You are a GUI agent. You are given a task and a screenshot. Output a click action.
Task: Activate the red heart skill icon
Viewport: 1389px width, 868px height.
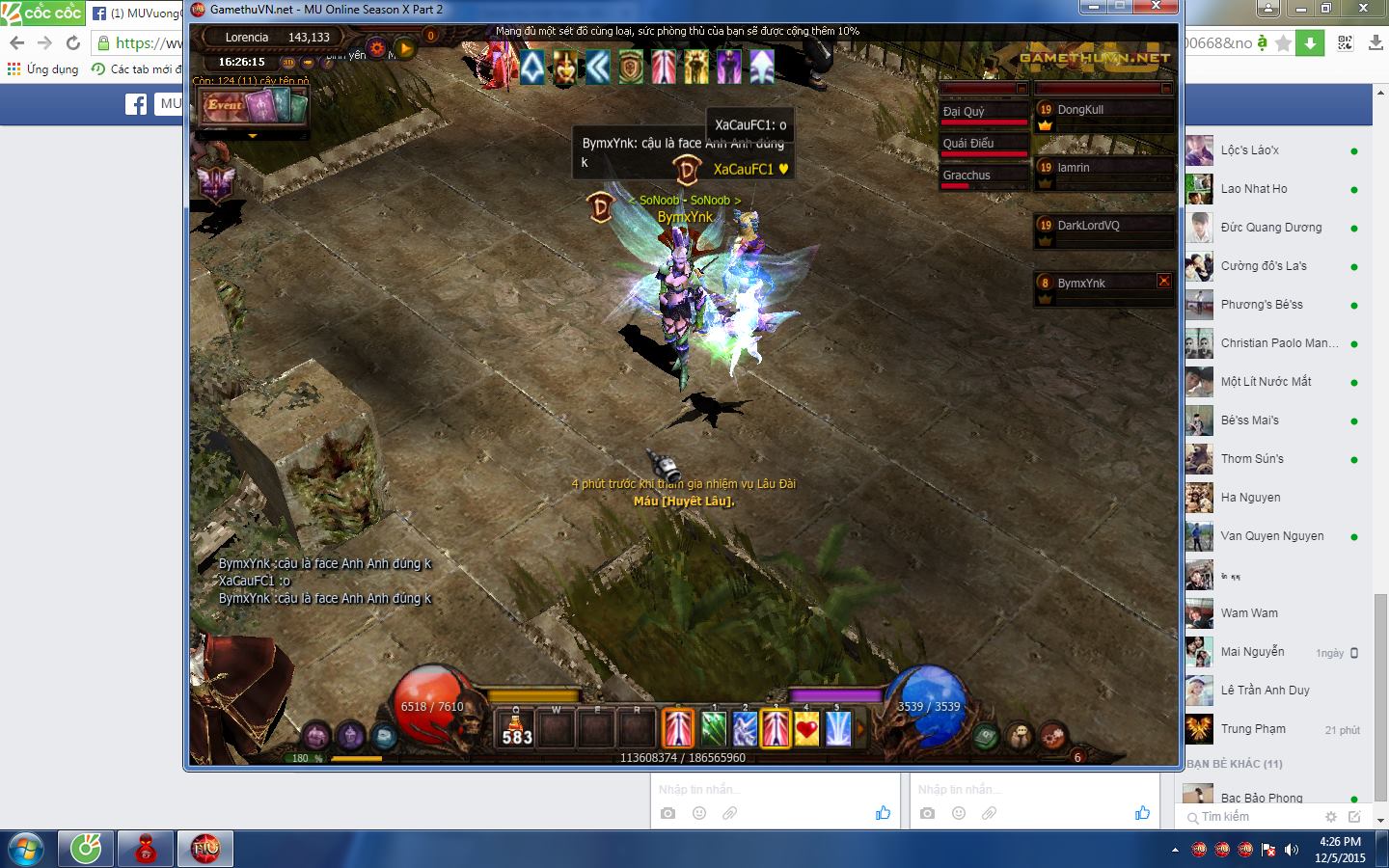(x=806, y=730)
